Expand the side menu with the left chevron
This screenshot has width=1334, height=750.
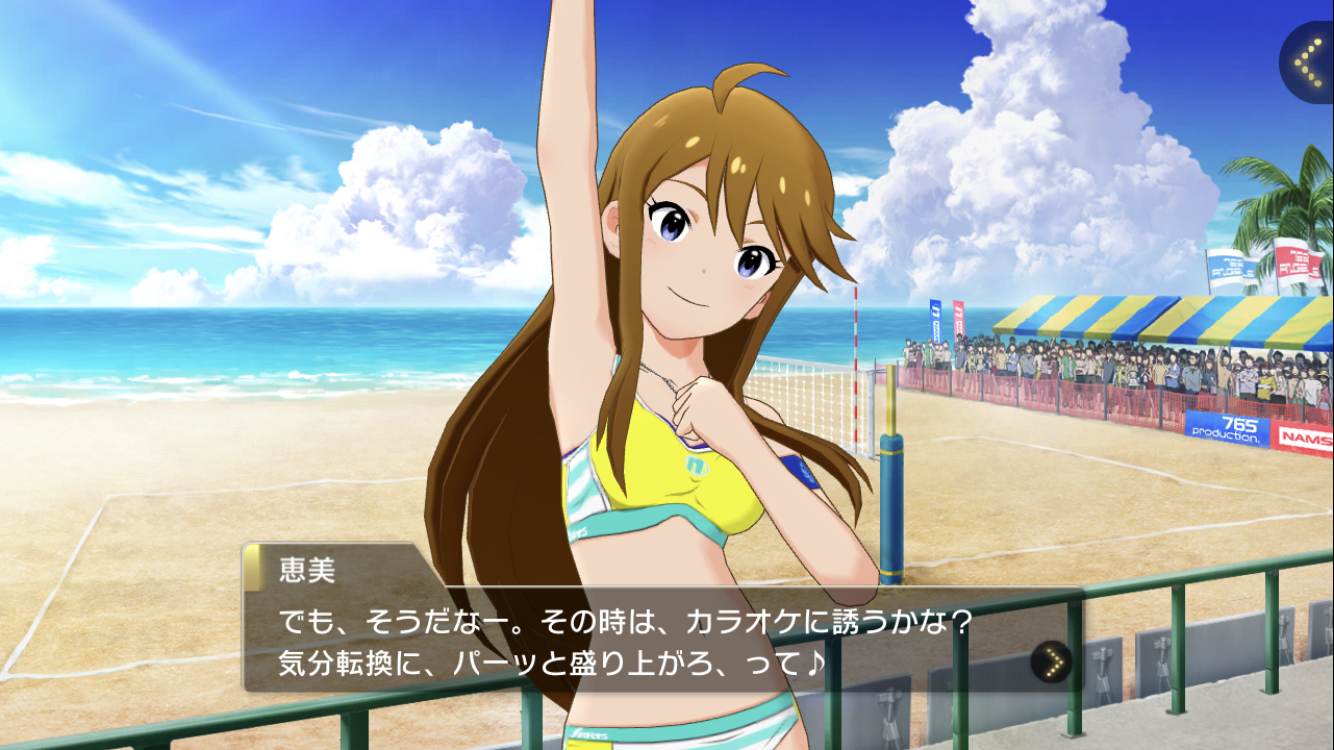(1308, 62)
